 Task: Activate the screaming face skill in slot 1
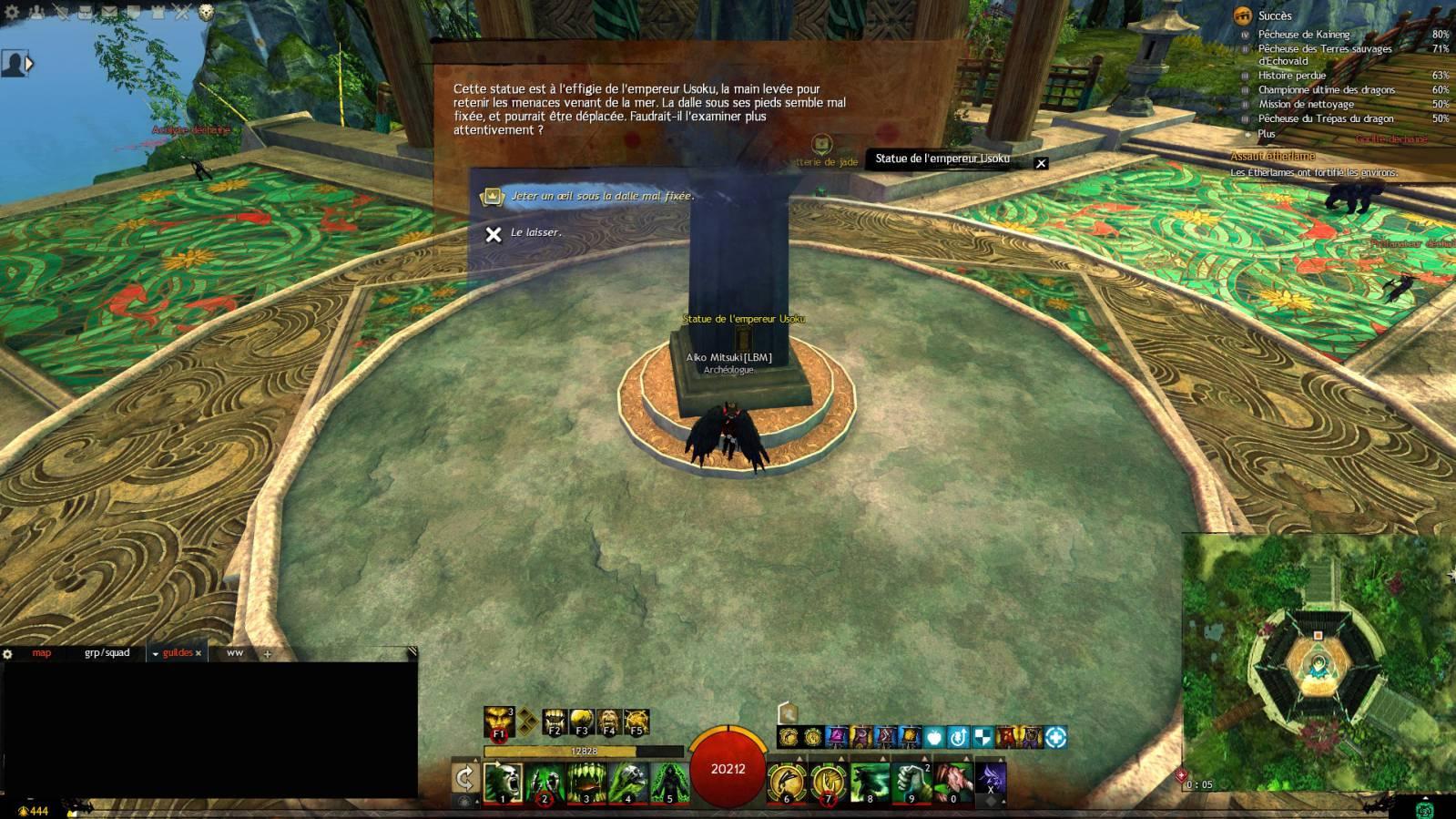click(x=503, y=782)
